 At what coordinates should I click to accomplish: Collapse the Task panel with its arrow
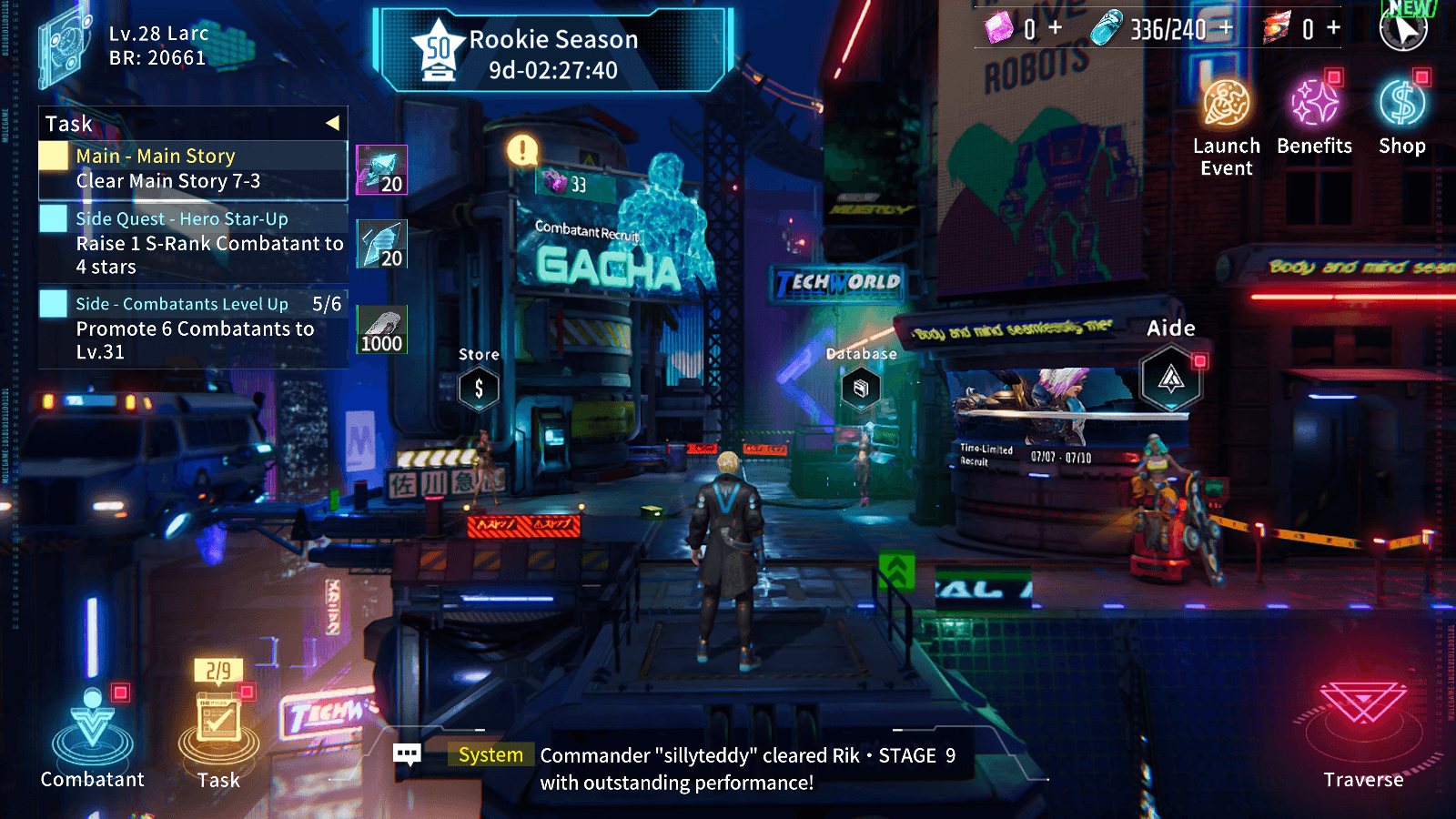(x=335, y=123)
